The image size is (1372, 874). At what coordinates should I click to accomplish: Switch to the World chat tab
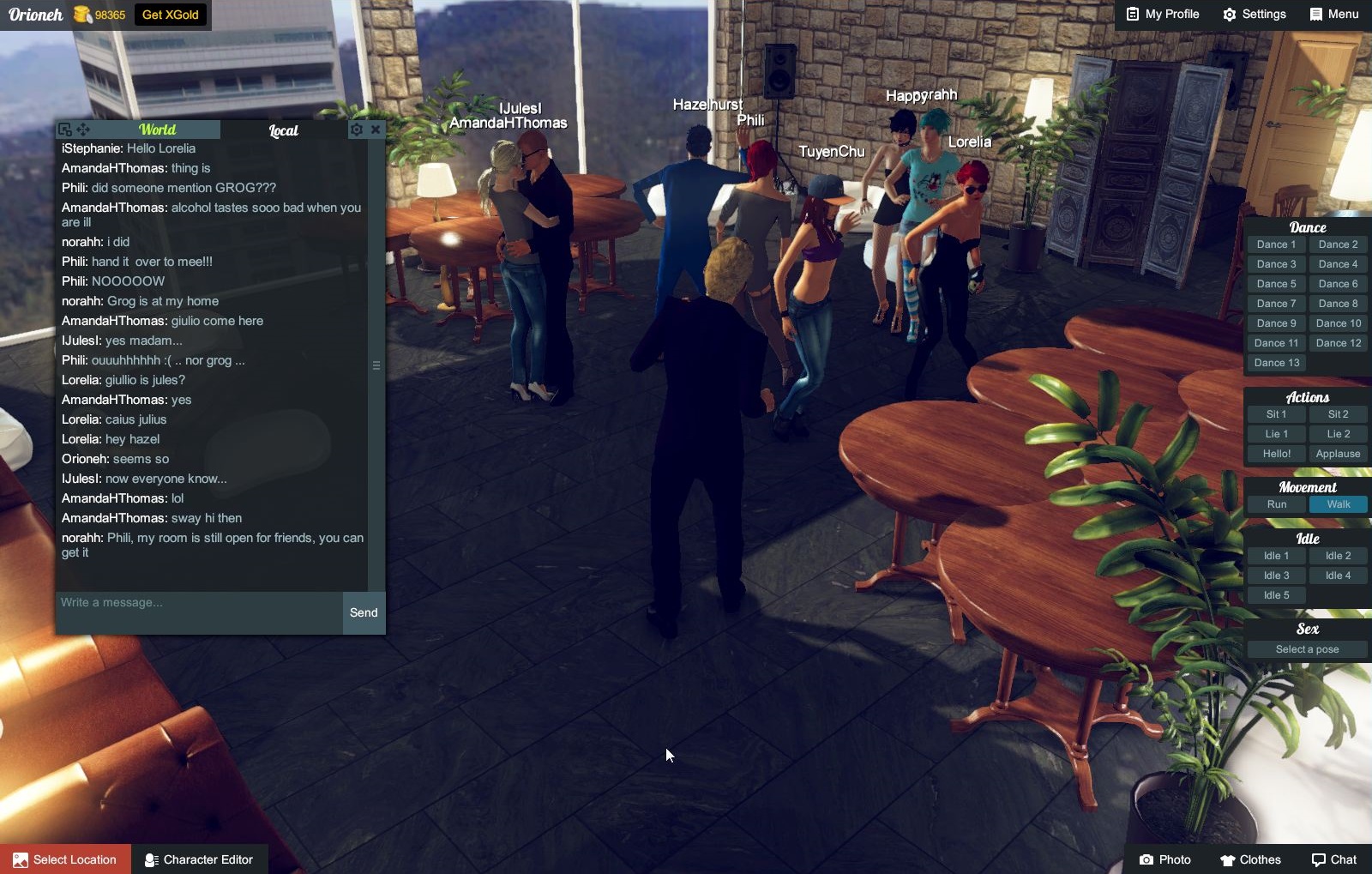tap(157, 130)
